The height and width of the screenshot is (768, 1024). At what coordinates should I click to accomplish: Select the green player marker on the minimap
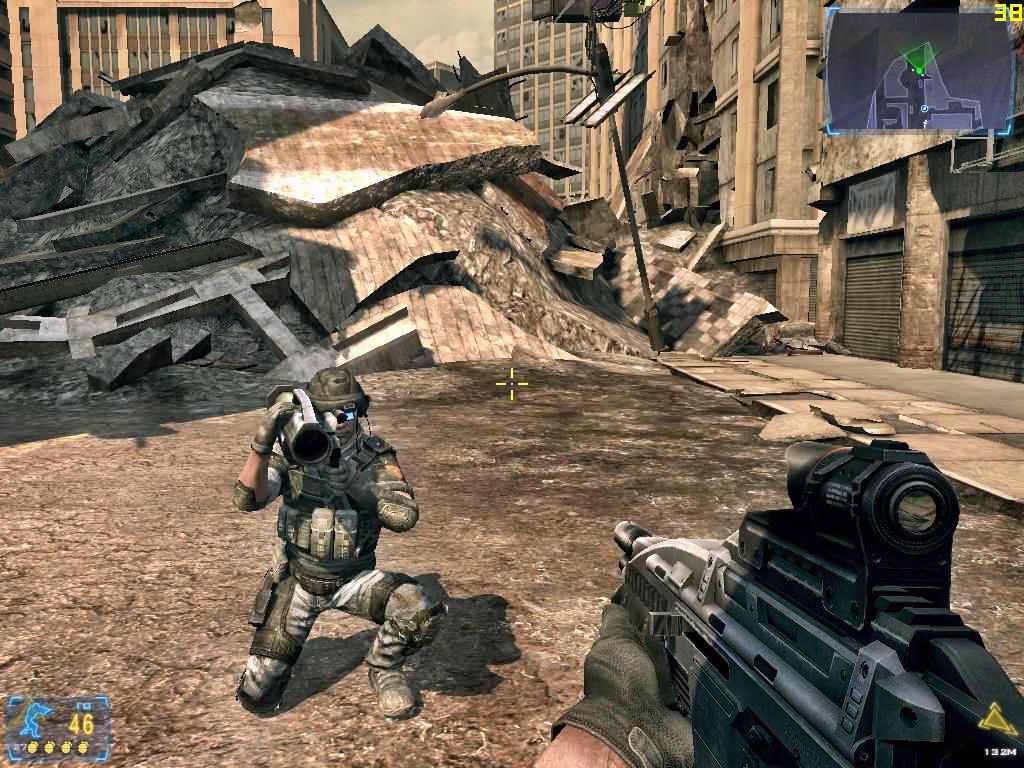pyautogui.click(x=919, y=70)
